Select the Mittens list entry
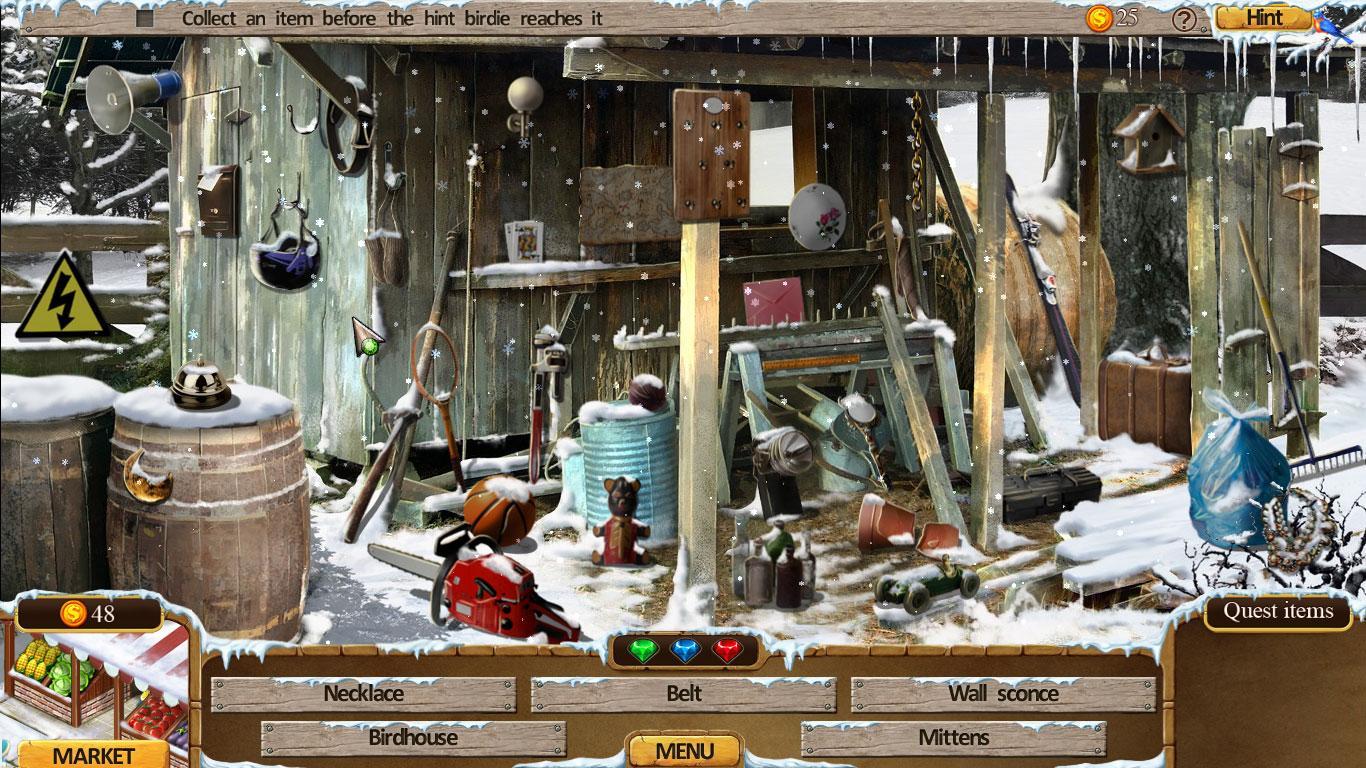1366x768 pixels. (953, 738)
